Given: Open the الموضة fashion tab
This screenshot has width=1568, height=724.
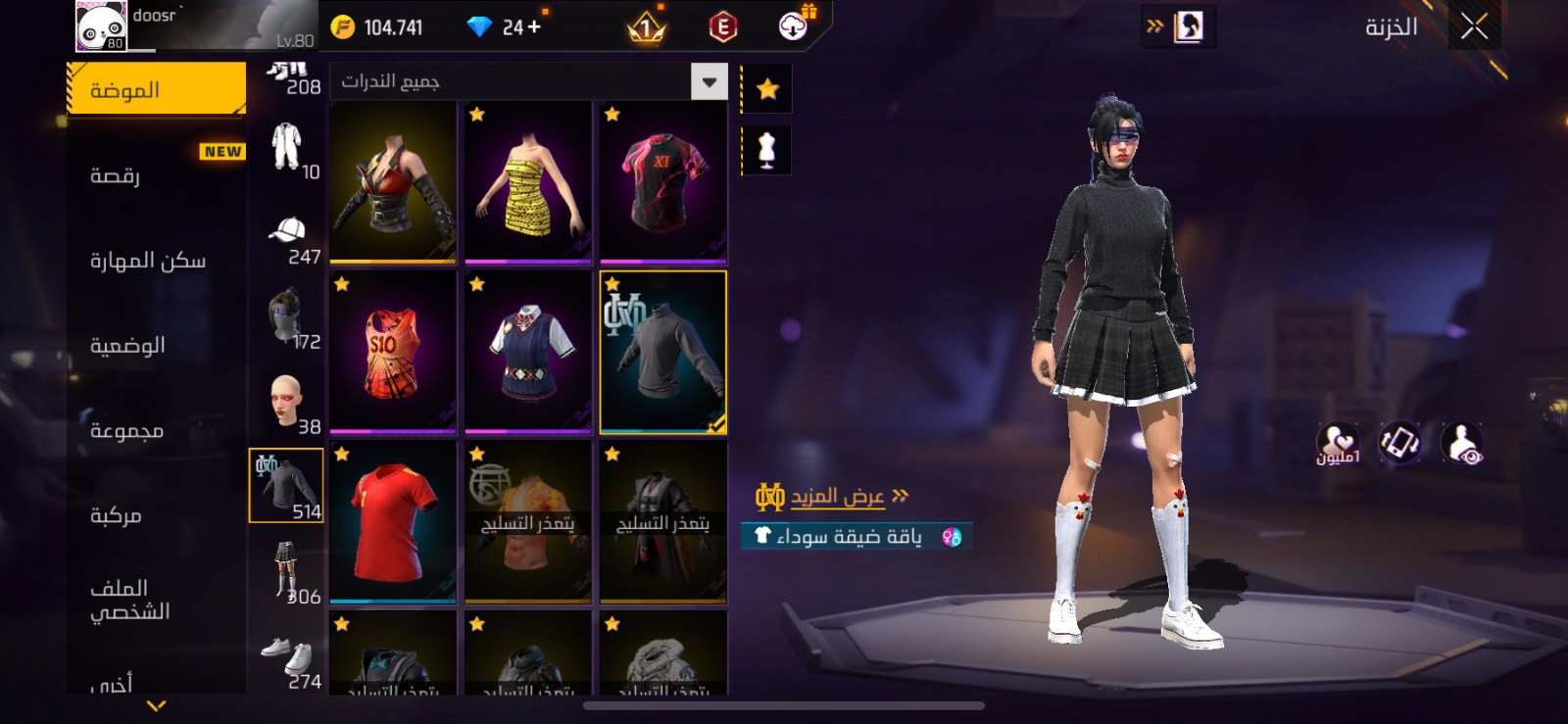Looking at the screenshot, I should click(x=157, y=90).
